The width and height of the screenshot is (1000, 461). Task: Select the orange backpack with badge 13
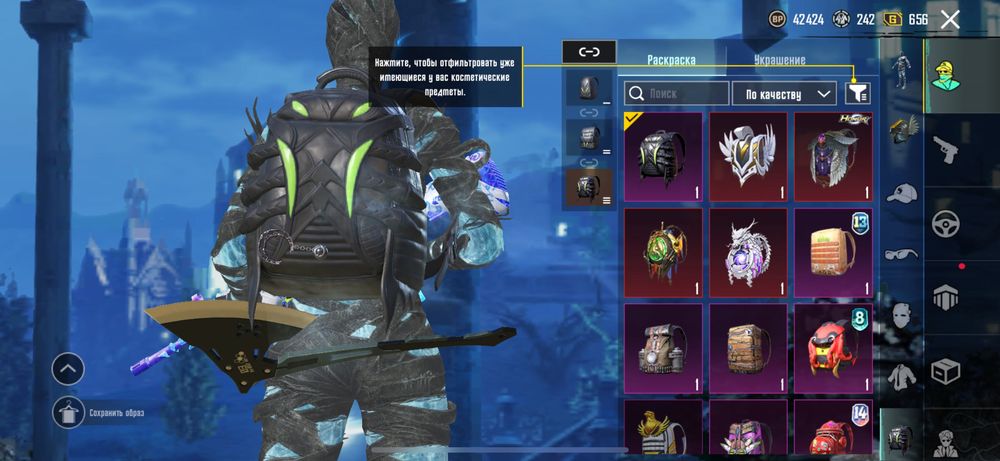pos(832,251)
